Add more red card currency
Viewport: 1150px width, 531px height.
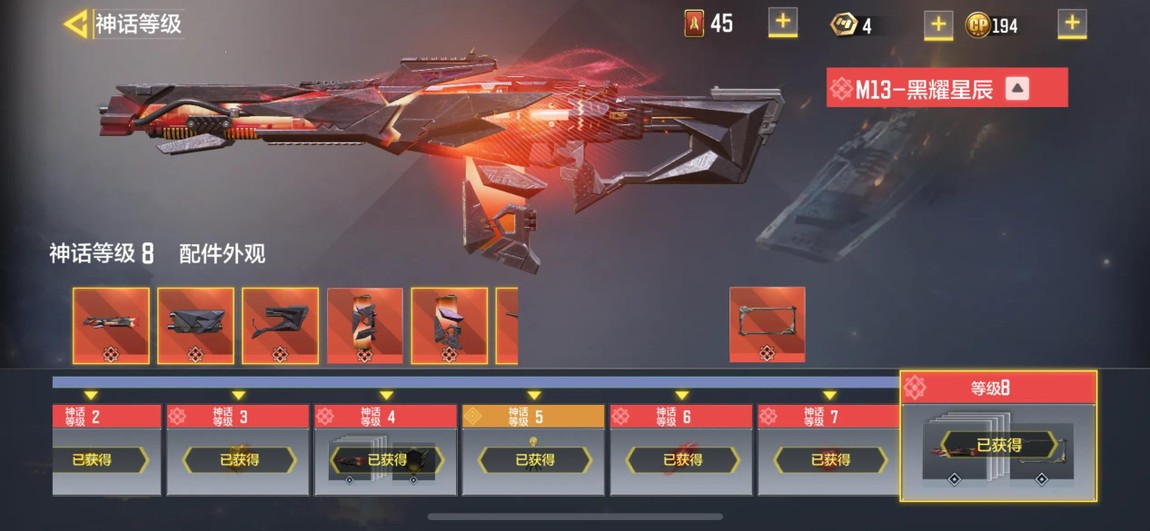point(782,21)
